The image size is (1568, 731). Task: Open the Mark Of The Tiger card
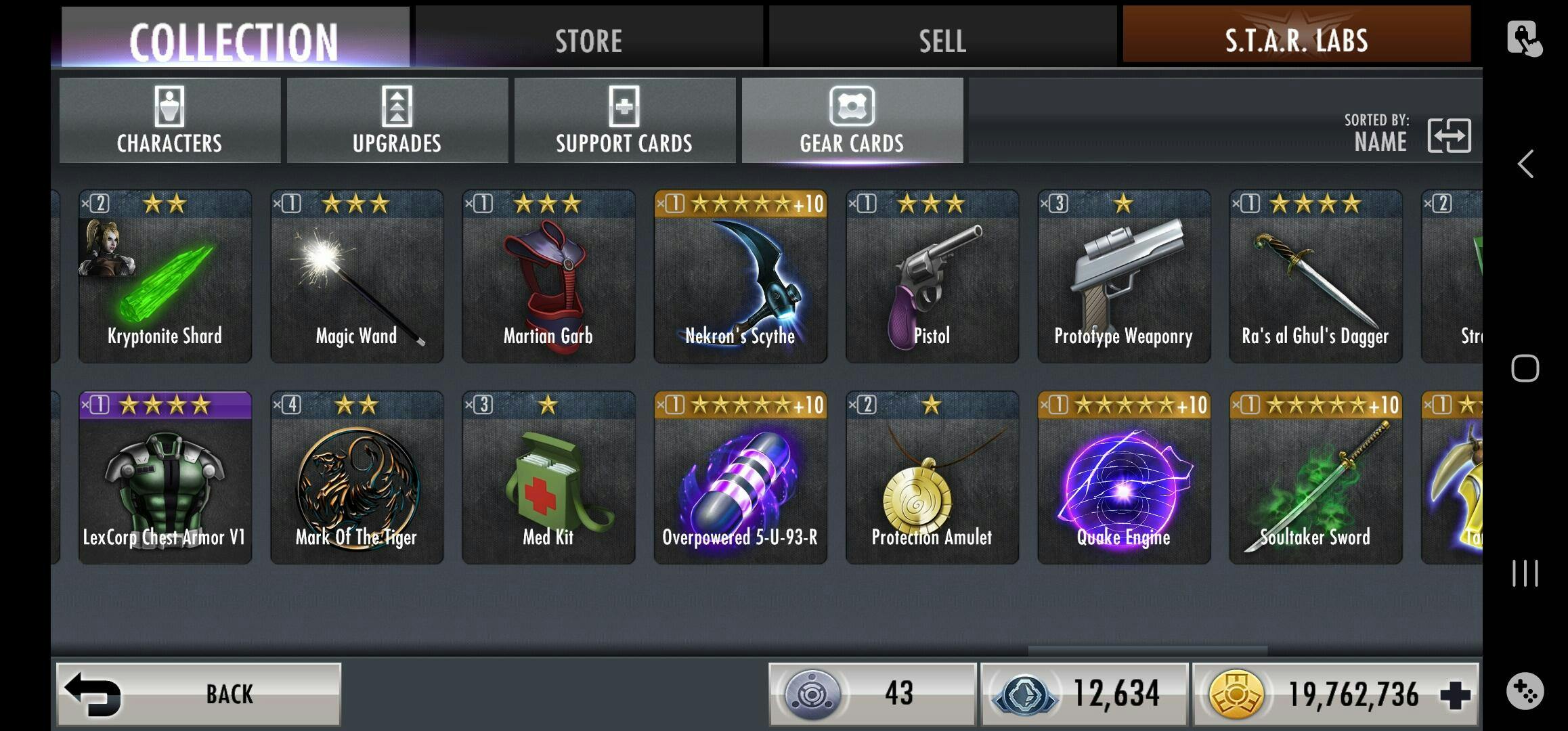point(357,478)
